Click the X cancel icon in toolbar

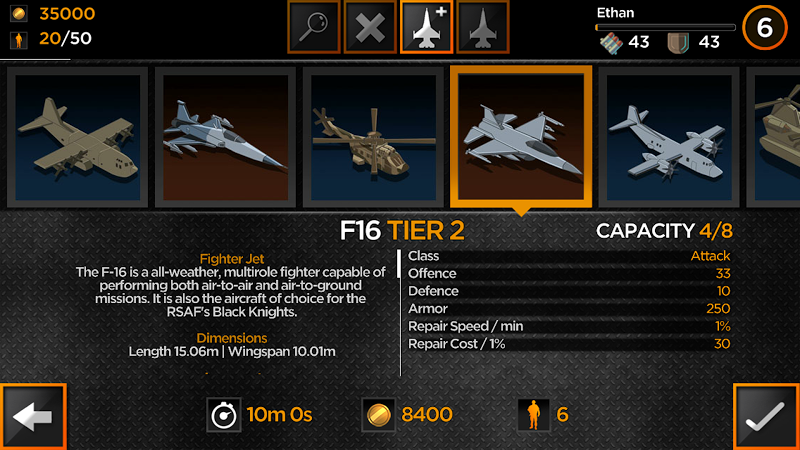[x=370, y=27]
